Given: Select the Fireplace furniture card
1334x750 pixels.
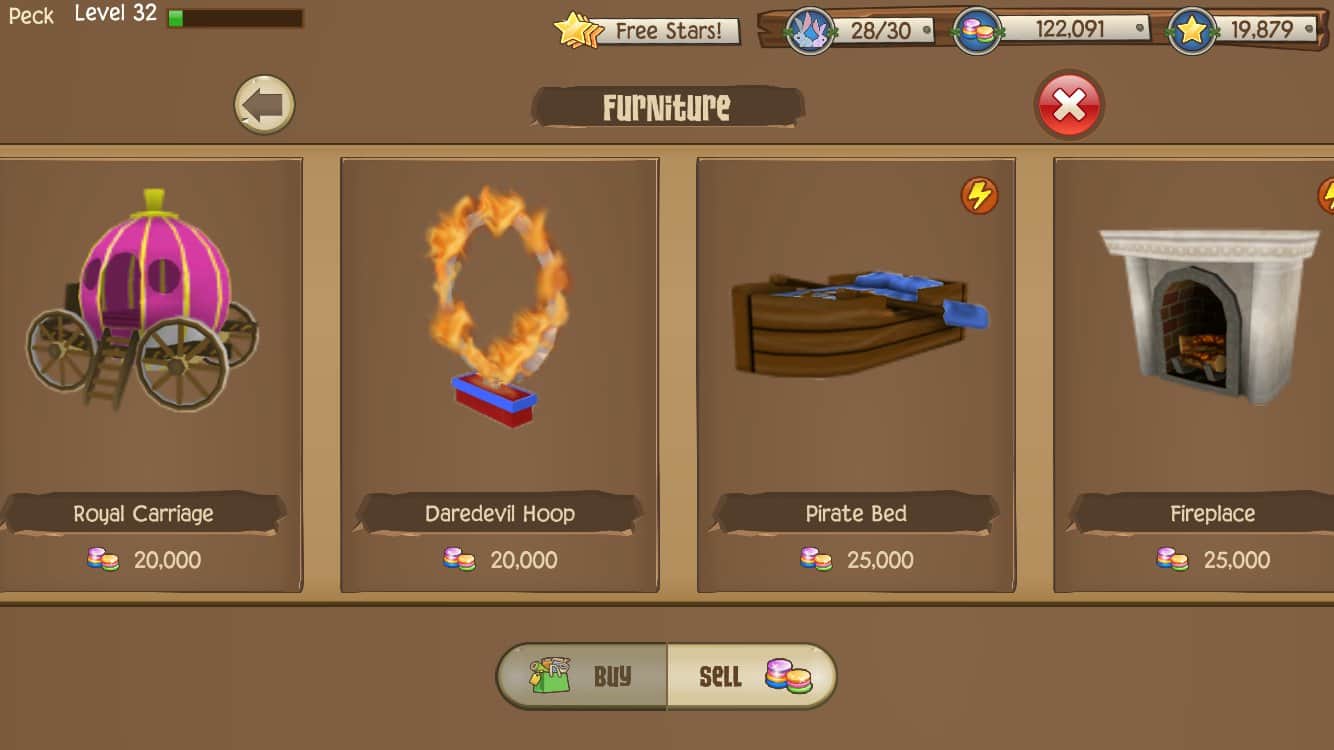Looking at the screenshot, I should (x=1200, y=375).
